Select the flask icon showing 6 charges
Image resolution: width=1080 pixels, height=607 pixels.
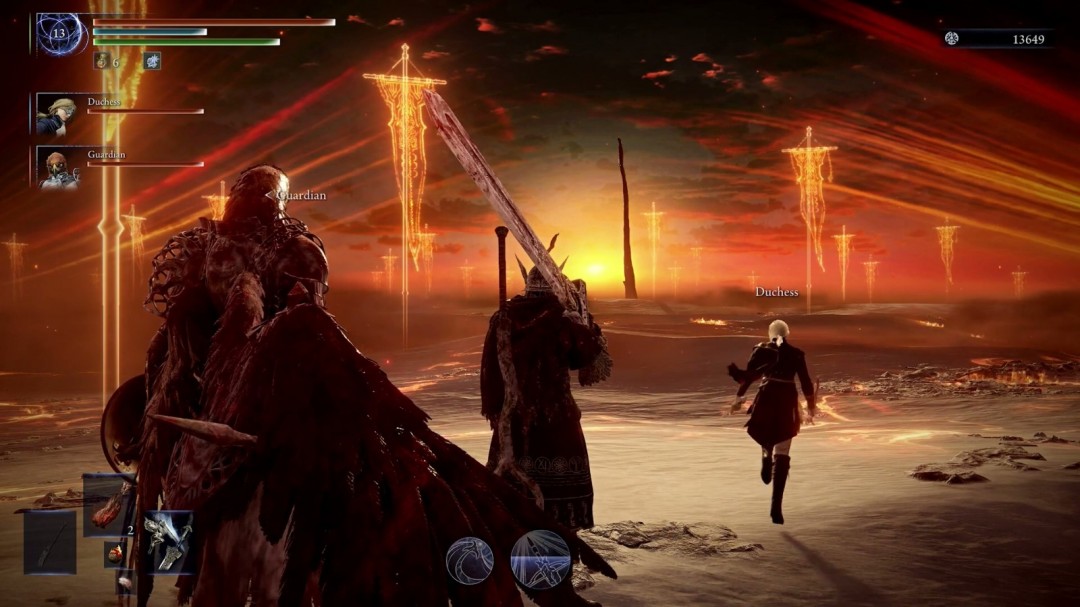tap(101, 61)
